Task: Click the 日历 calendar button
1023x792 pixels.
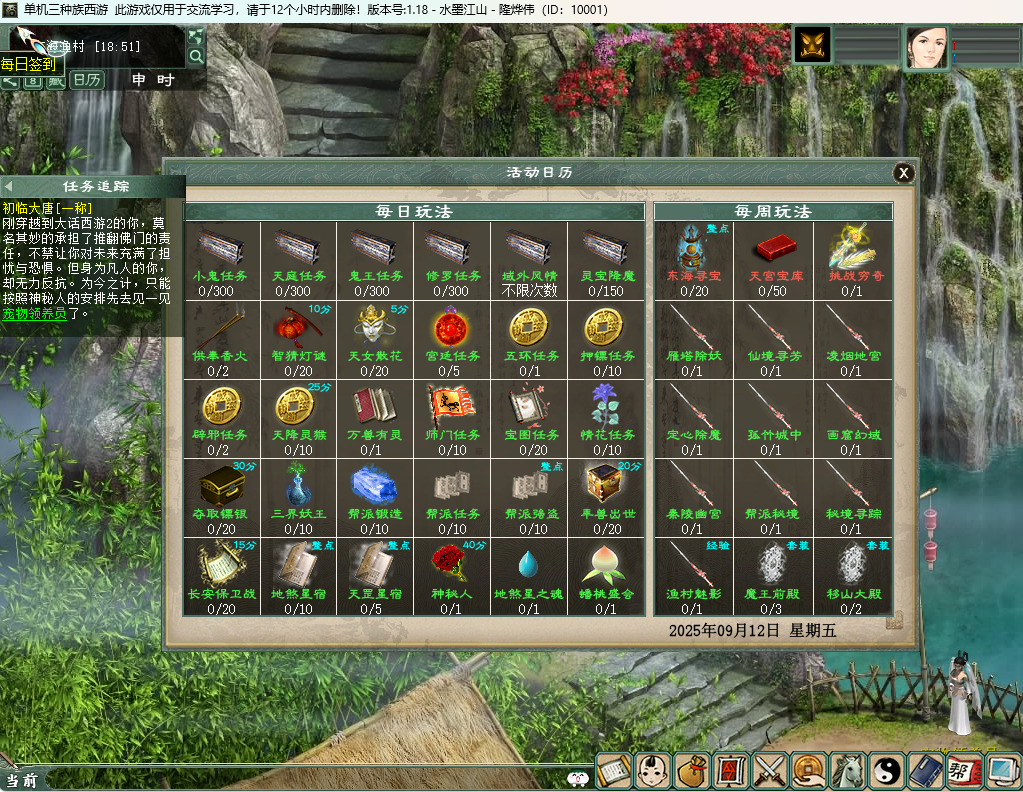Action: (87, 80)
